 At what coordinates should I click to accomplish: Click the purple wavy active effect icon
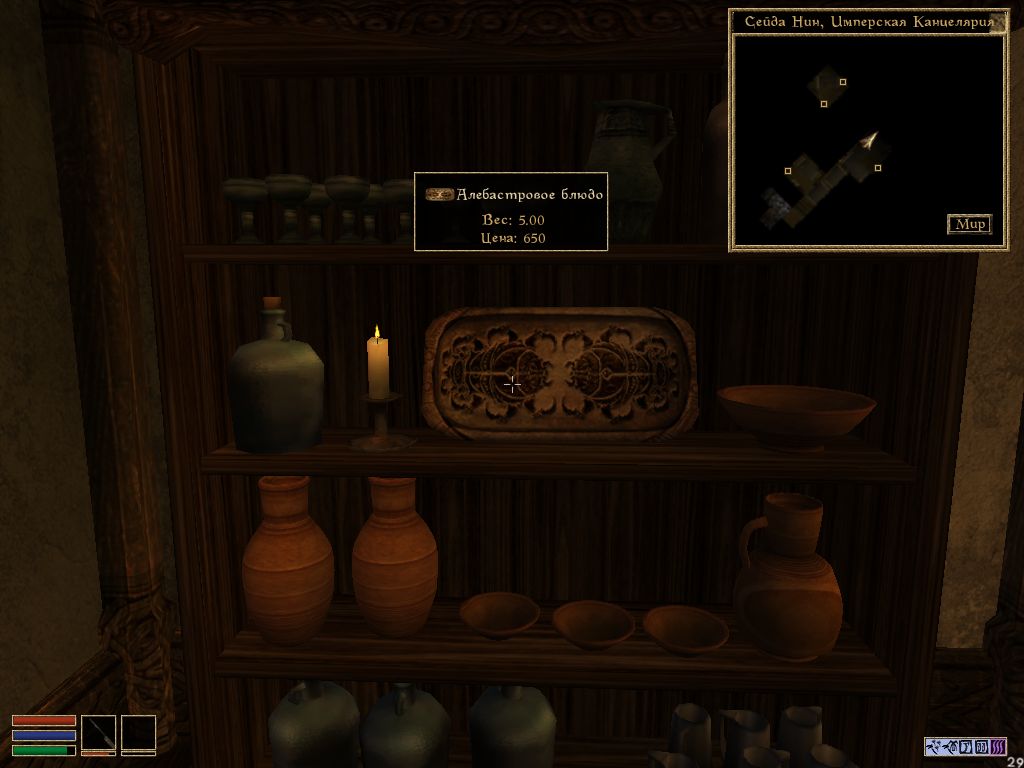999,746
